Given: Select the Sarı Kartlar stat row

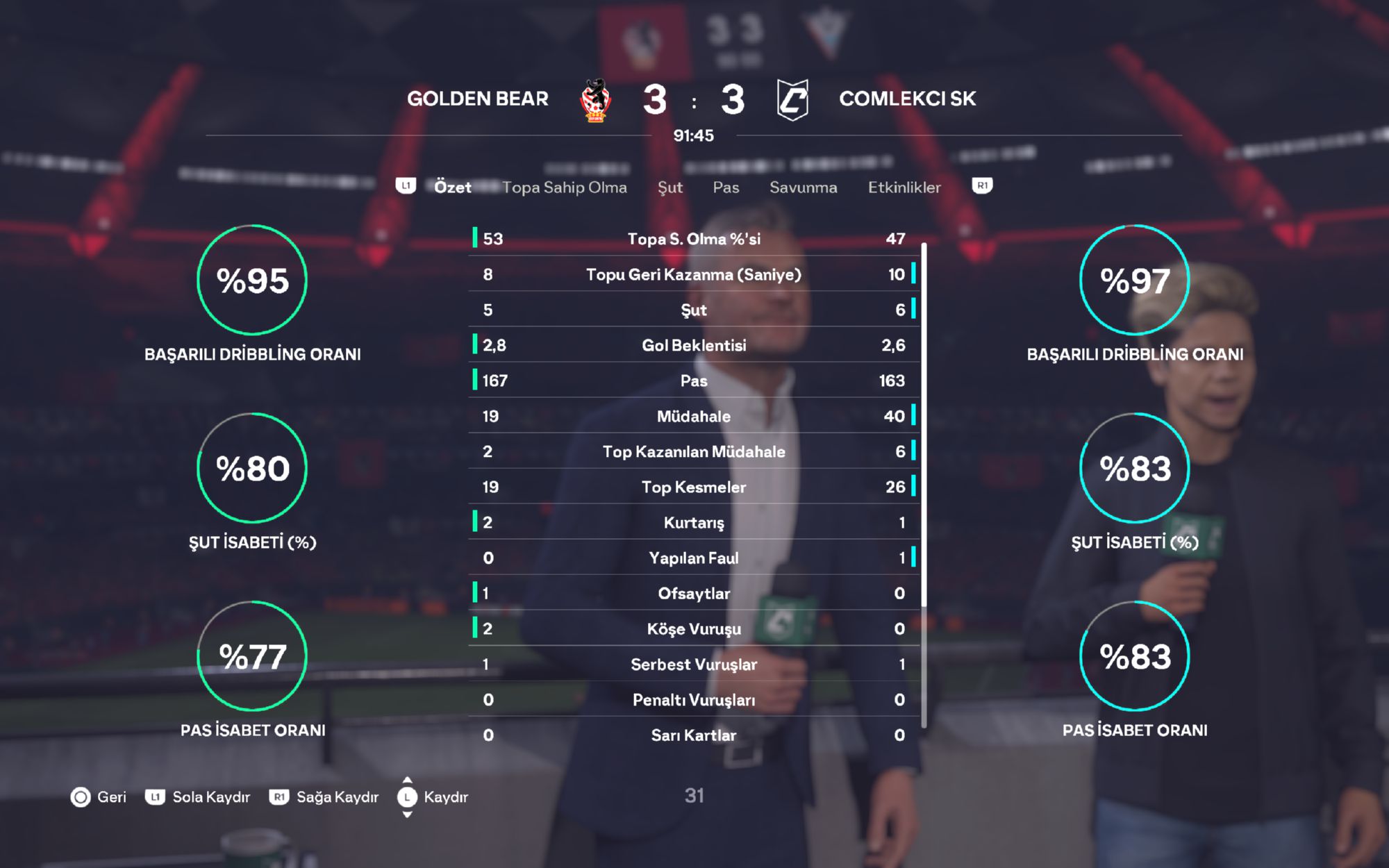Looking at the screenshot, I should click(694, 735).
